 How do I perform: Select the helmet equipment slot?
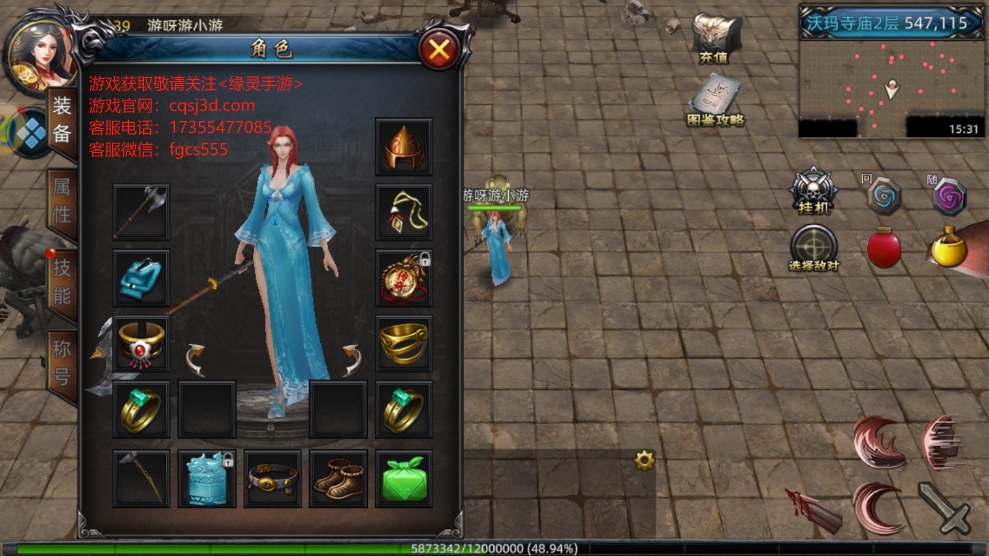[x=404, y=146]
